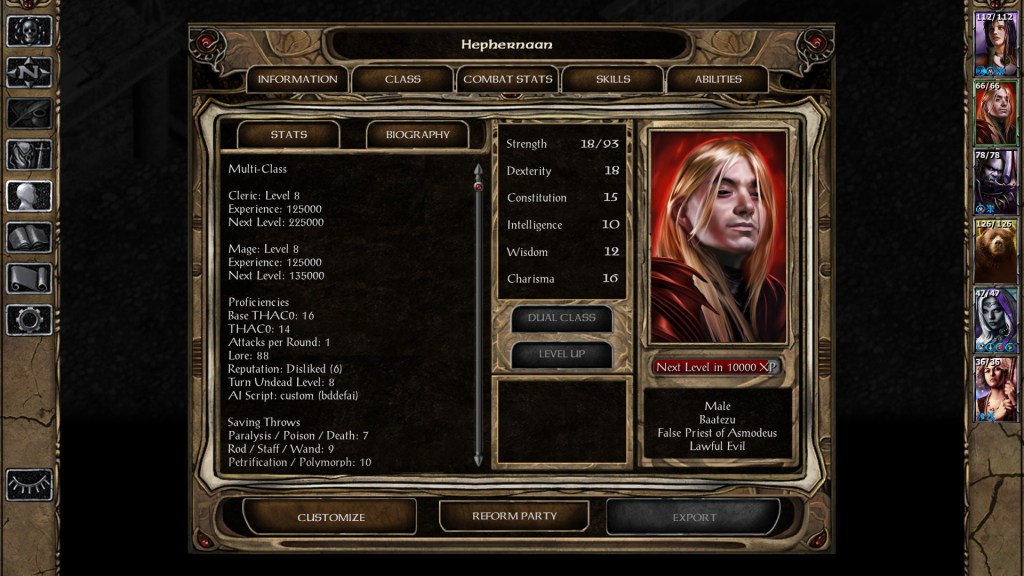Open the Class tab
The image size is (1024, 576).
(403, 79)
